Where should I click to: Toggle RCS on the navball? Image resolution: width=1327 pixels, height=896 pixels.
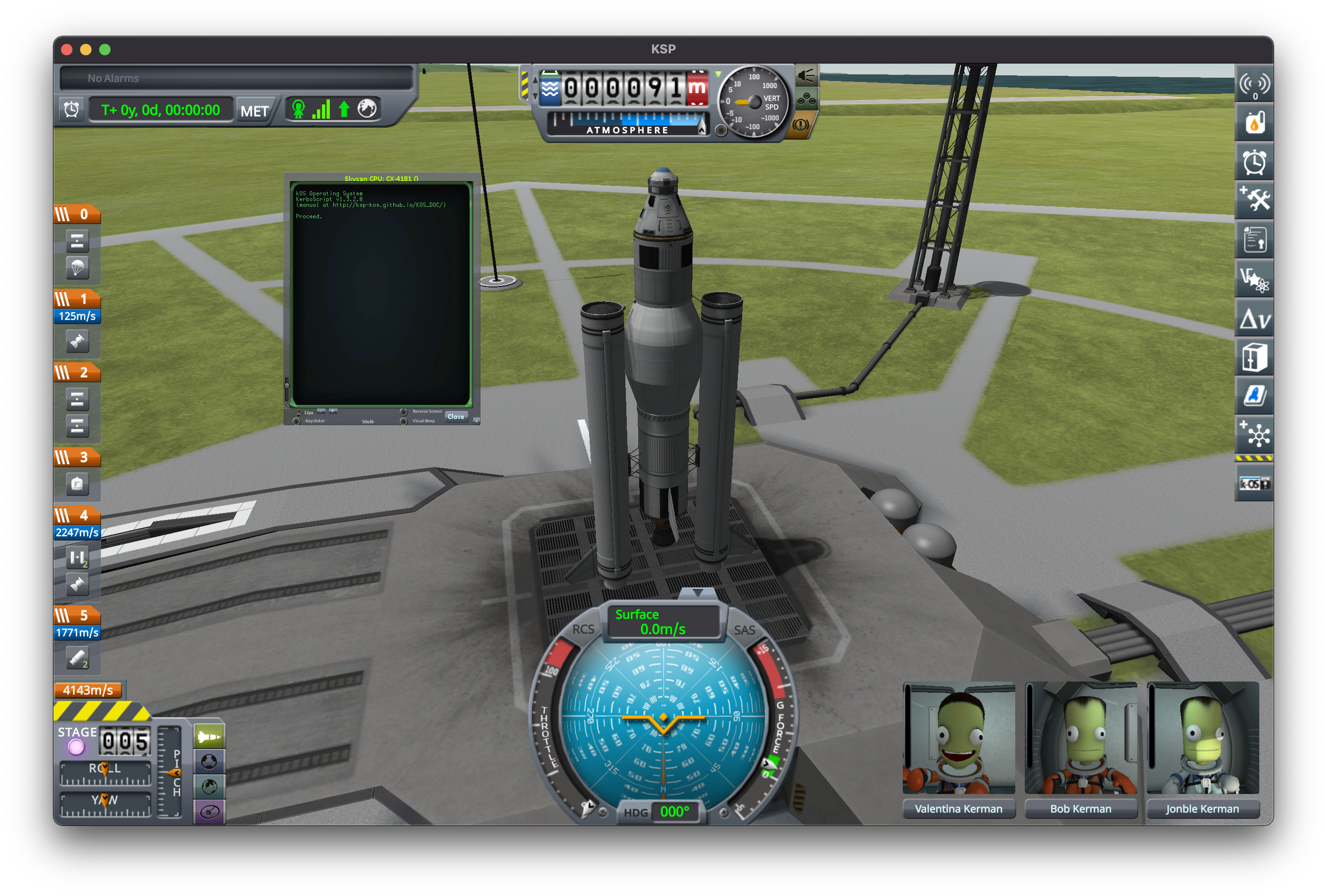pos(583,629)
